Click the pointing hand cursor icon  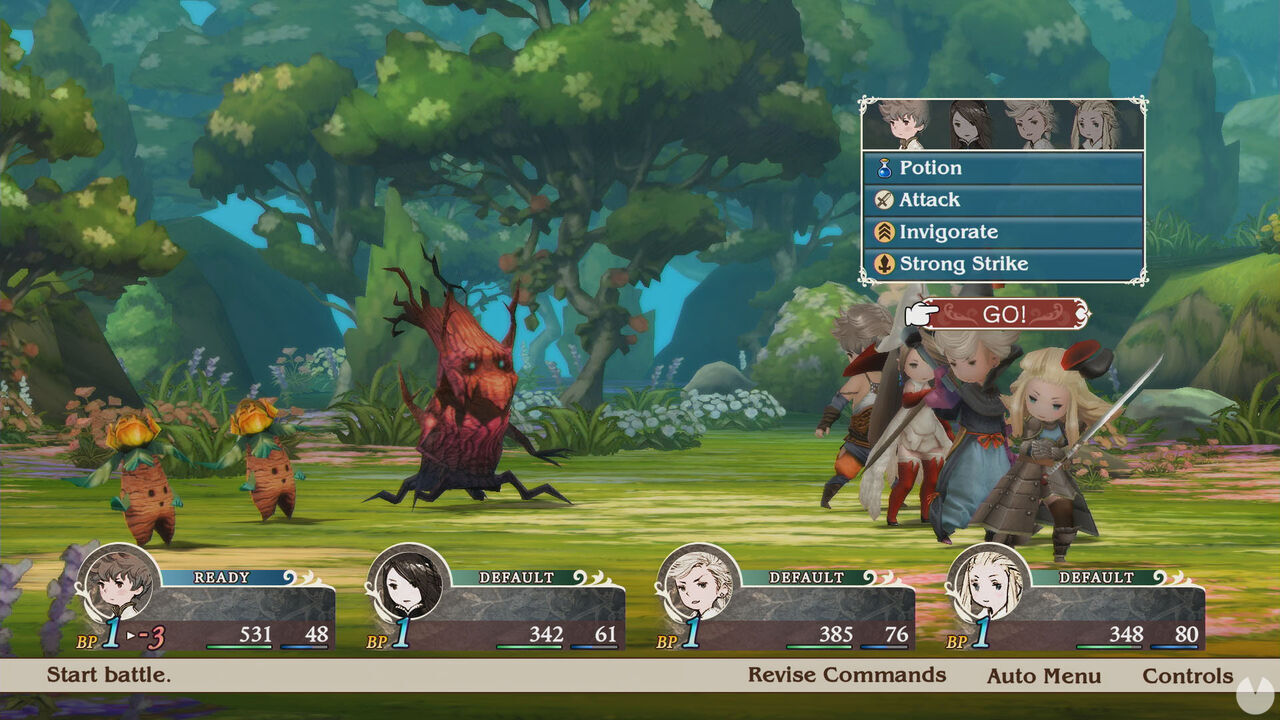click(919, 312)
